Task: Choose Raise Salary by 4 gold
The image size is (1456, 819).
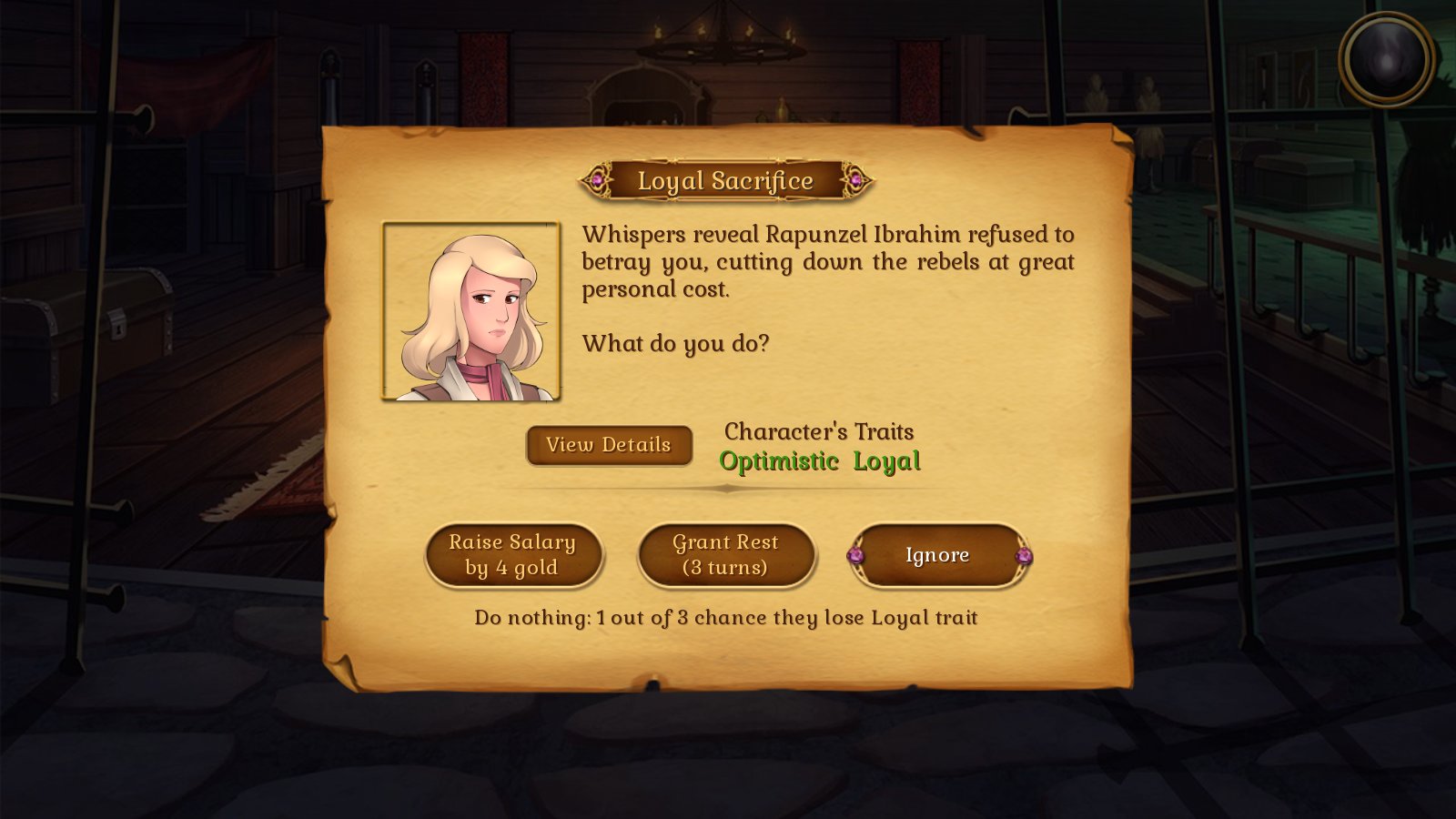Action: coord(514,554)
